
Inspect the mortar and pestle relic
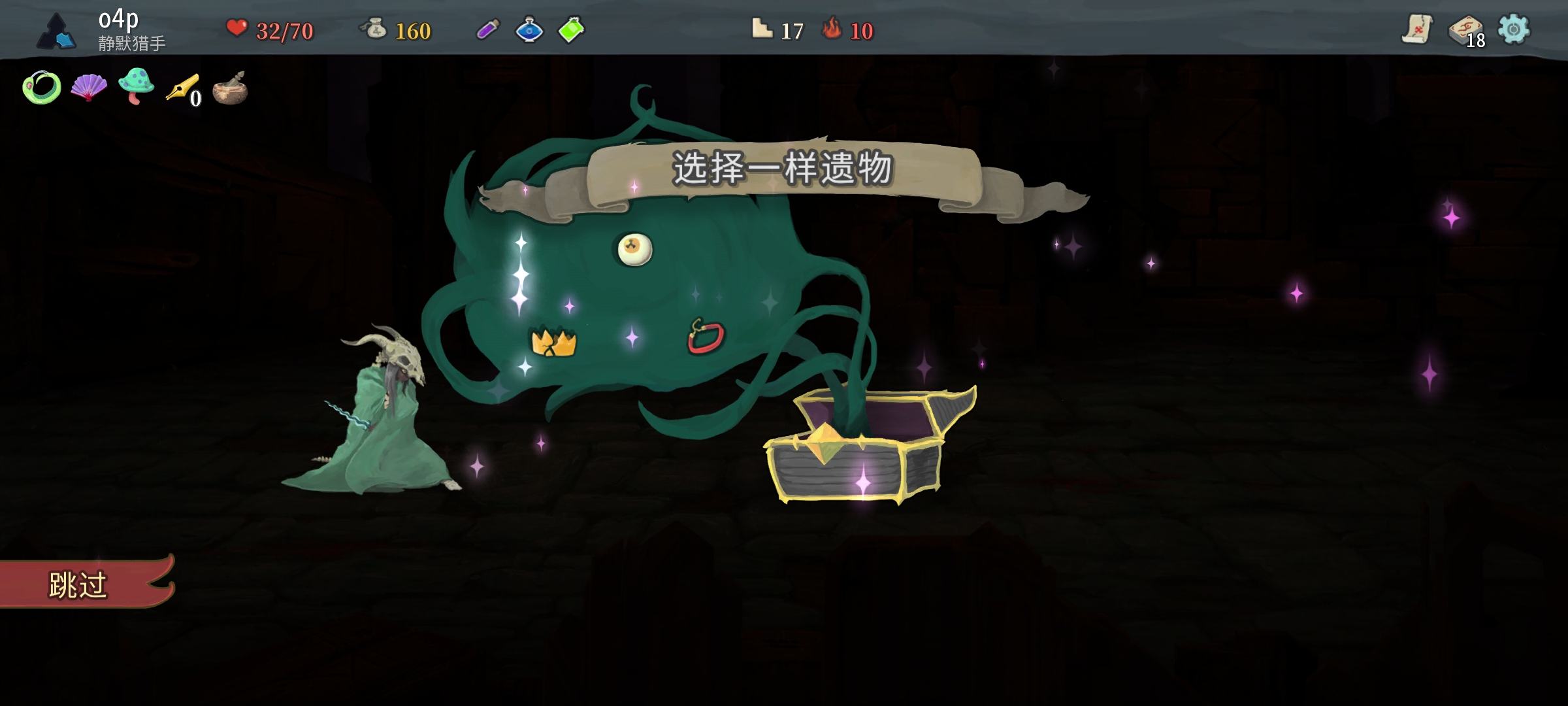pos(230,89)
